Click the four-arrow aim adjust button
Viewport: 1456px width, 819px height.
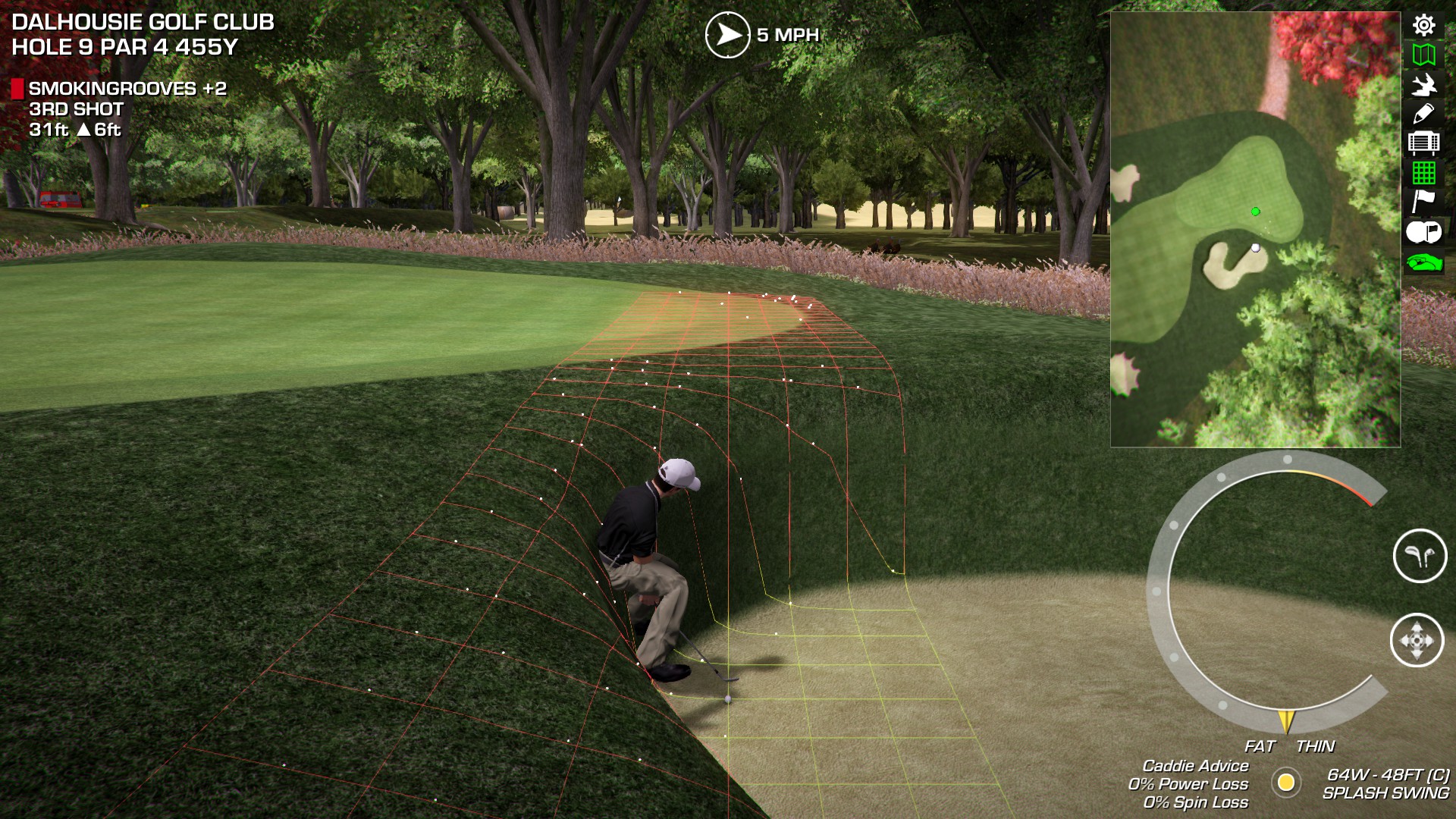(1417, 640)
